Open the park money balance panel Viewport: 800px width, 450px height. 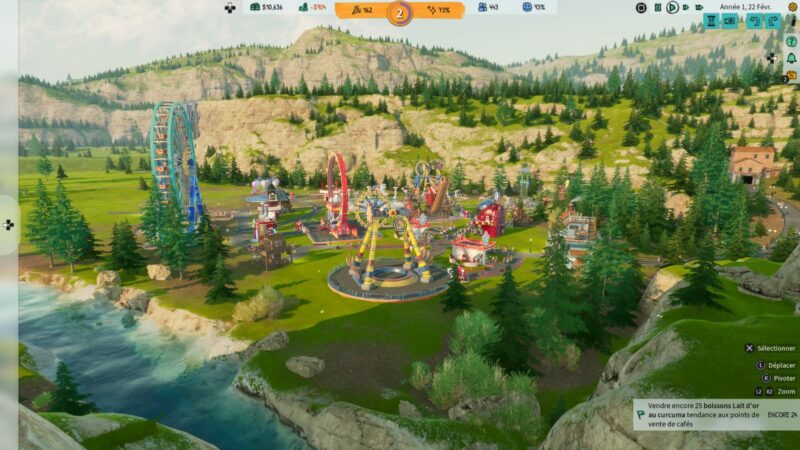tap(266, 7)
